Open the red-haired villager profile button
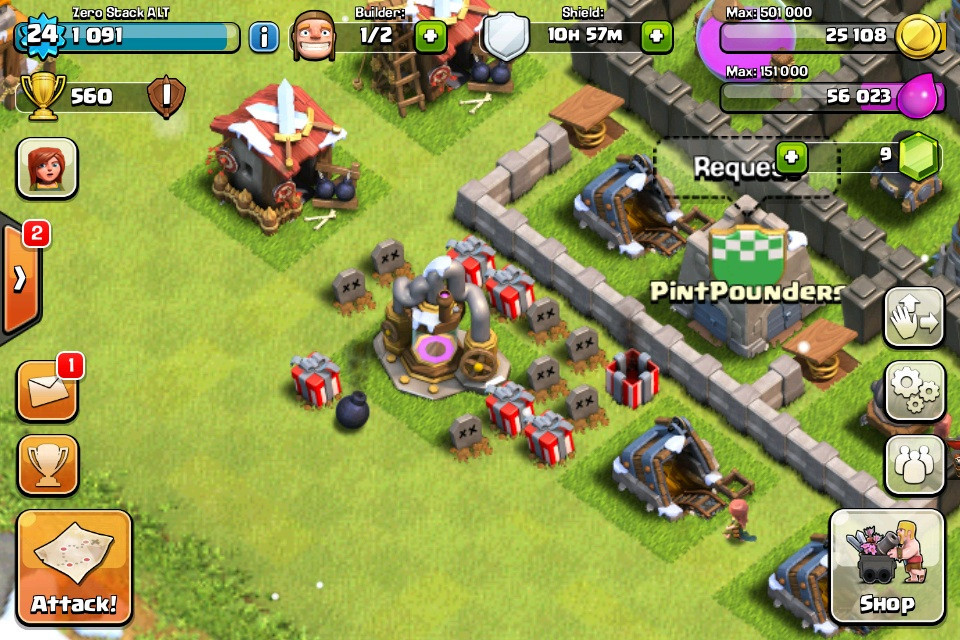Screen dimensions: 960x640 [47, 167]
